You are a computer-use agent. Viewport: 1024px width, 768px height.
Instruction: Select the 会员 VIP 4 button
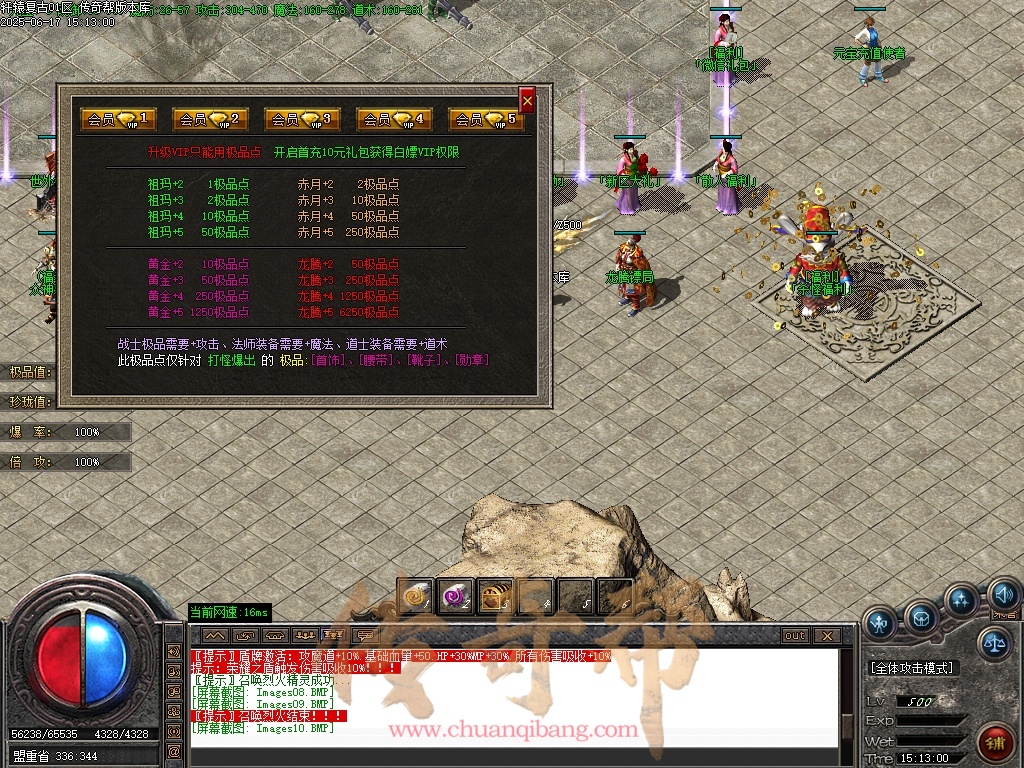(394, 119)
